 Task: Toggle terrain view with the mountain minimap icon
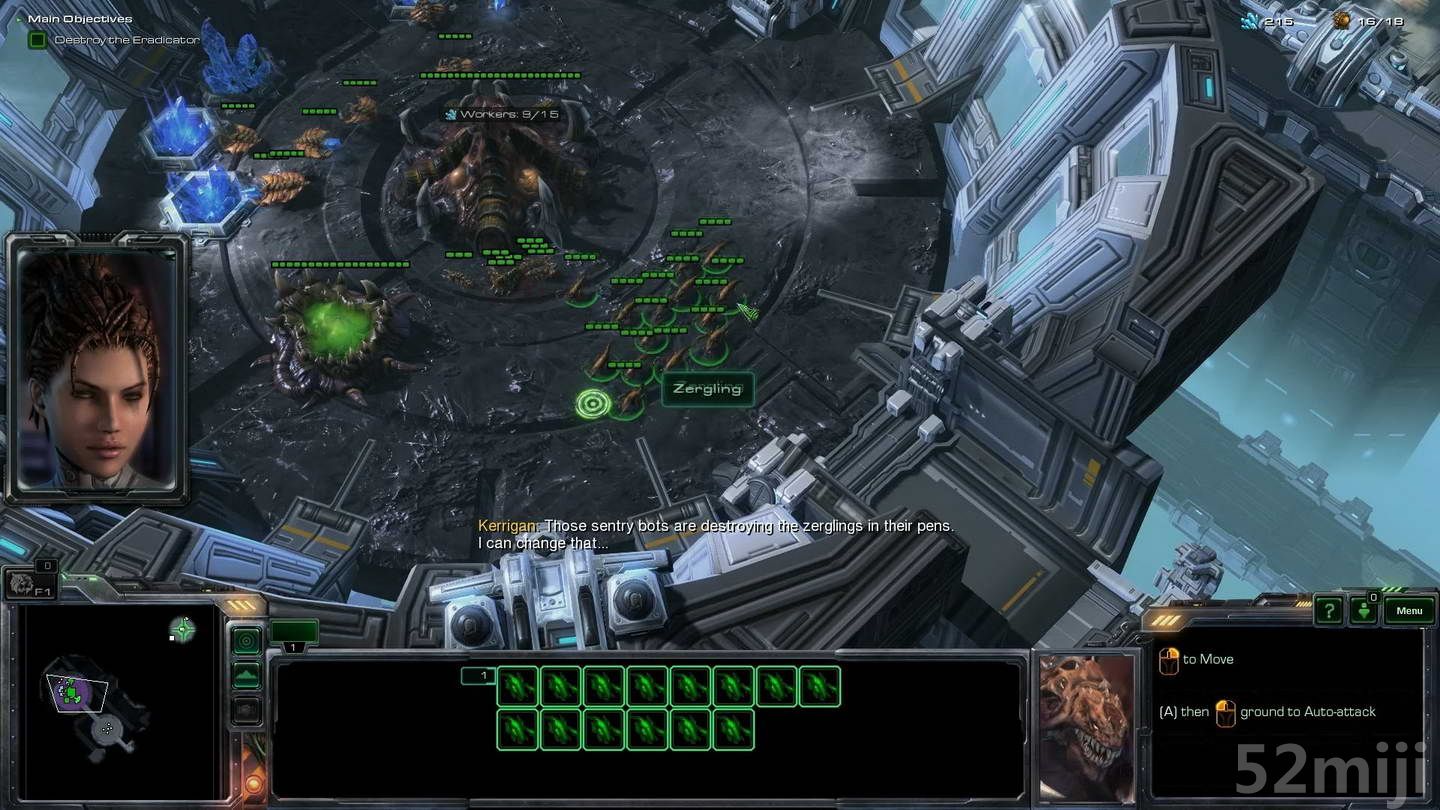pos(246,673)
